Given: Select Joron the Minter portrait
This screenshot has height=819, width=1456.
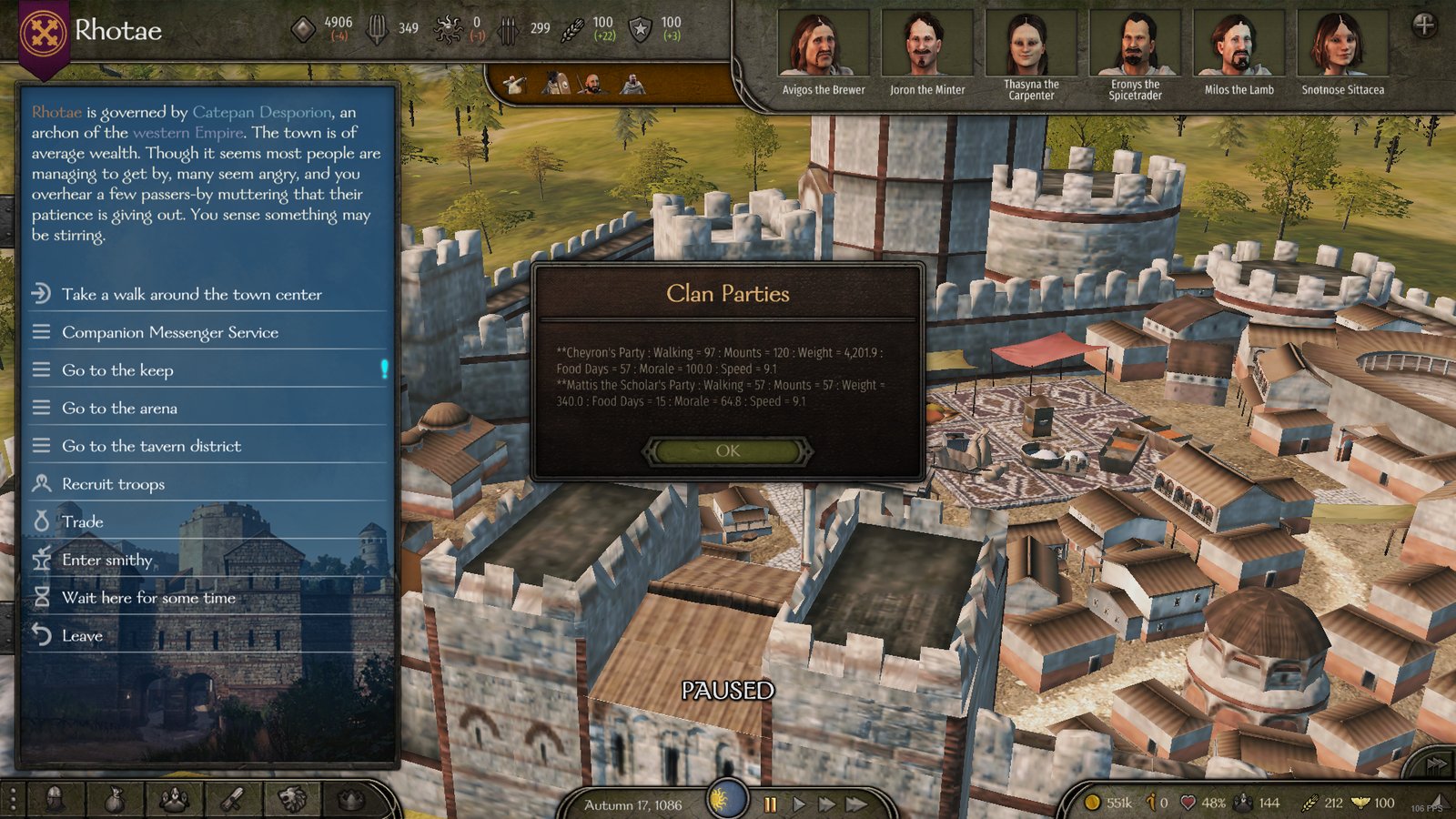Looking at the screenshot, I should click(x=927, y=45).
